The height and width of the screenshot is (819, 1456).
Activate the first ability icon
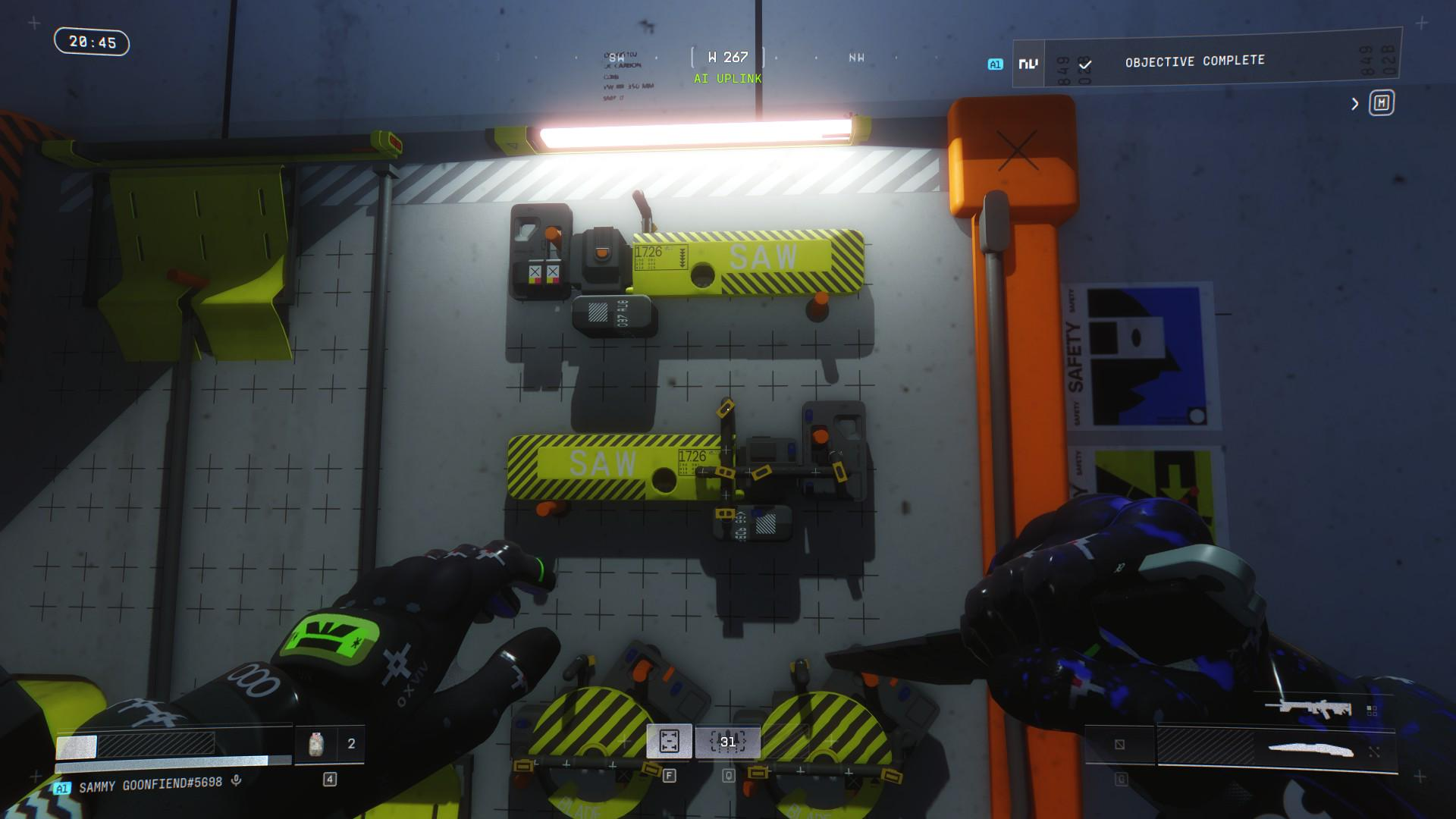[669, 741]
